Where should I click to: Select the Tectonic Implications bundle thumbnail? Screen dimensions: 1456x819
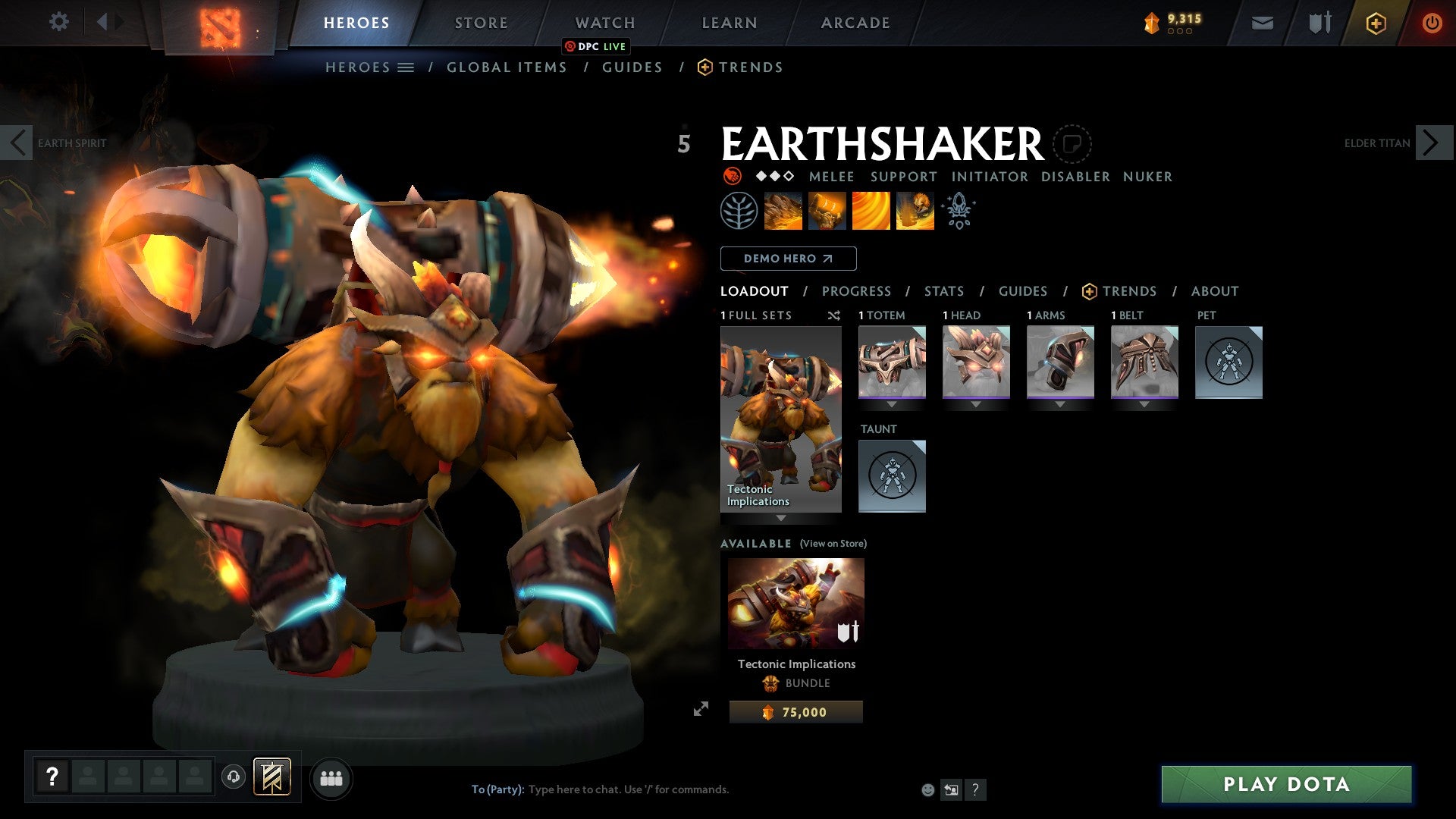(795, 603)
